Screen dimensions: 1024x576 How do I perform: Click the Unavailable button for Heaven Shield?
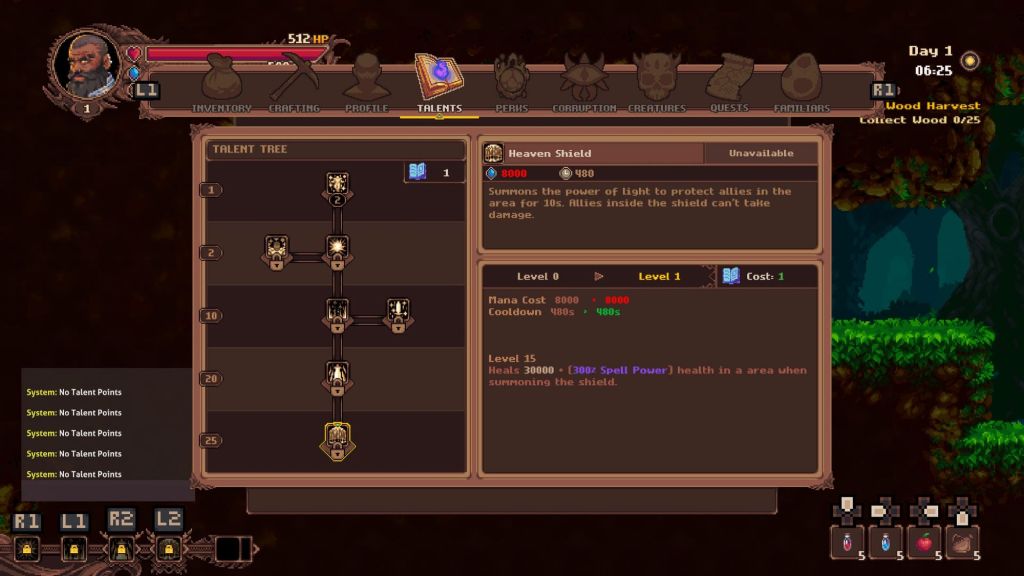(760, 153)
